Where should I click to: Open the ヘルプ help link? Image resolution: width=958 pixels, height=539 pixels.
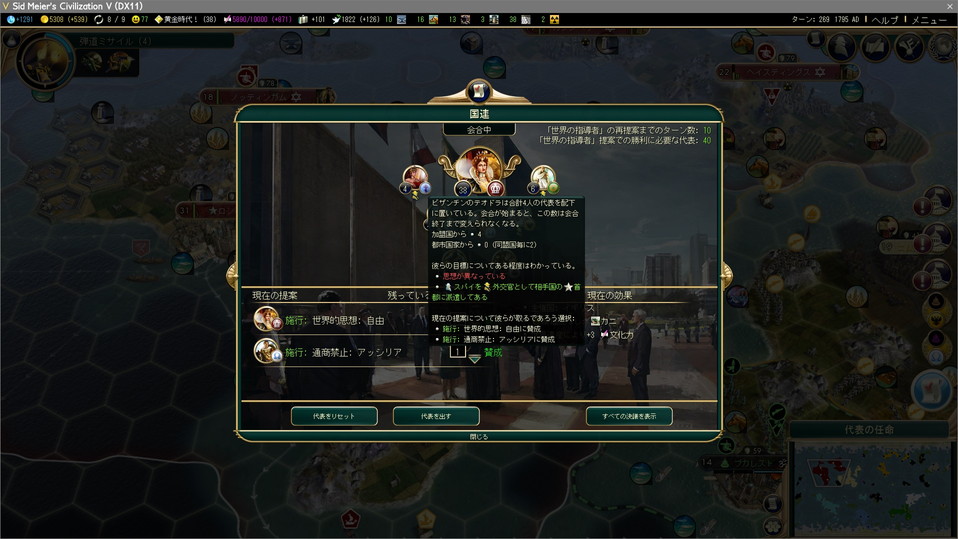tap(884, 20)
